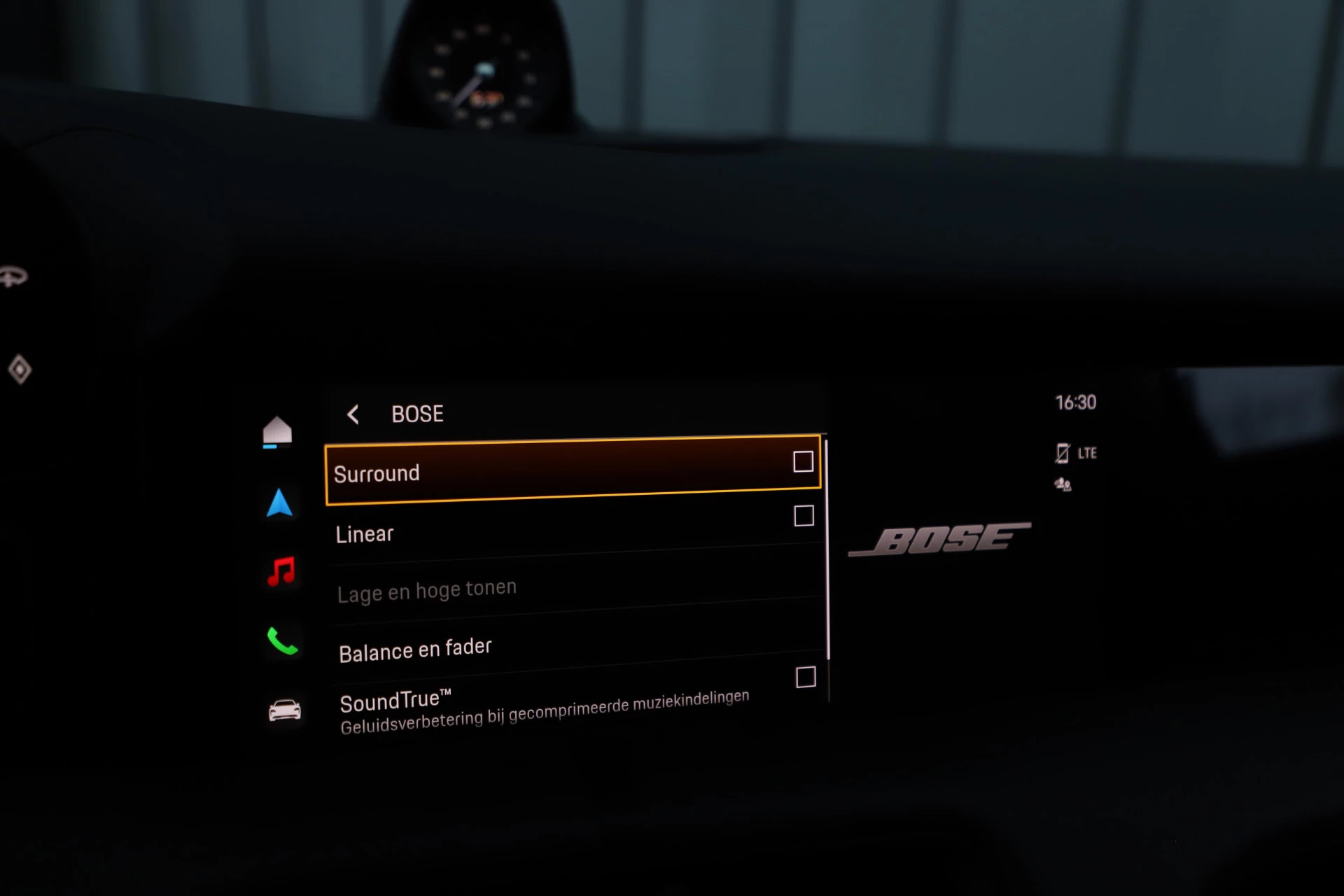Enable the Surround checkbox

pyautogui.click(x=803, y=462)
